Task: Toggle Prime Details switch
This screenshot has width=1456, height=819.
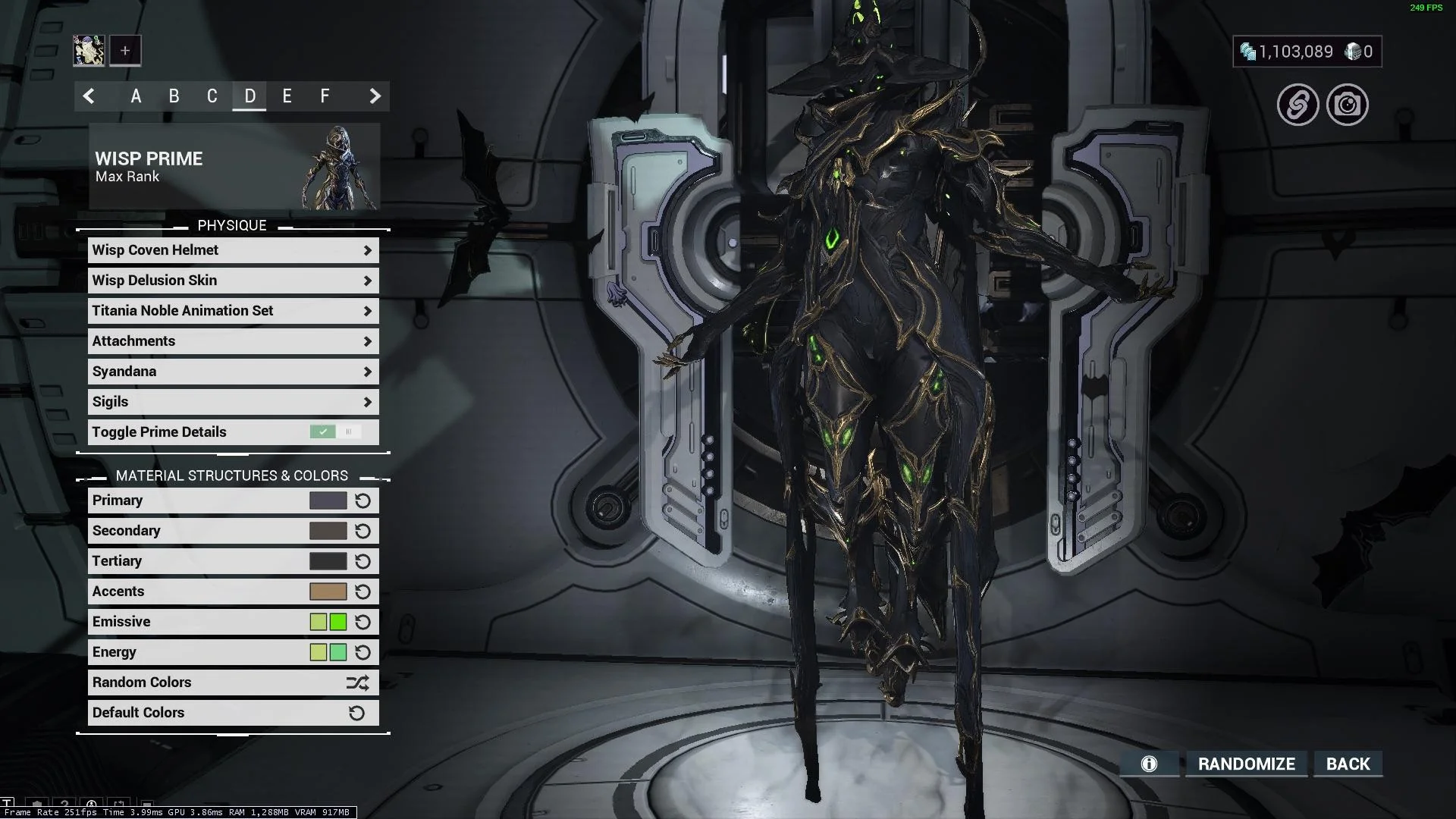Action: click(x=334, y=432)
